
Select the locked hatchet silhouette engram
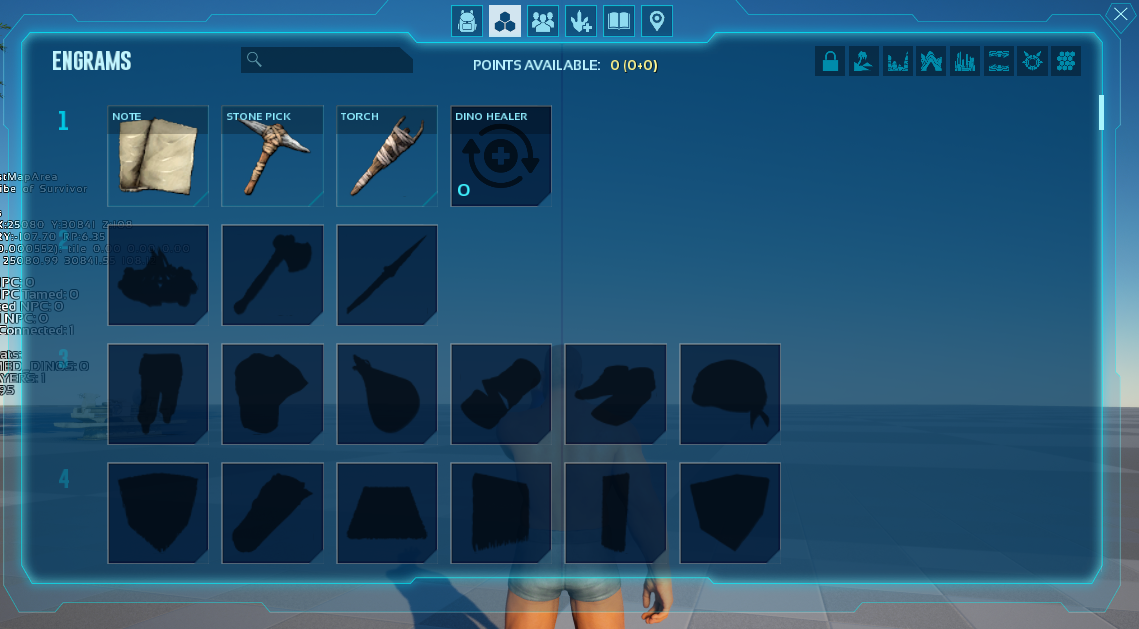click(x=272, y=275)
